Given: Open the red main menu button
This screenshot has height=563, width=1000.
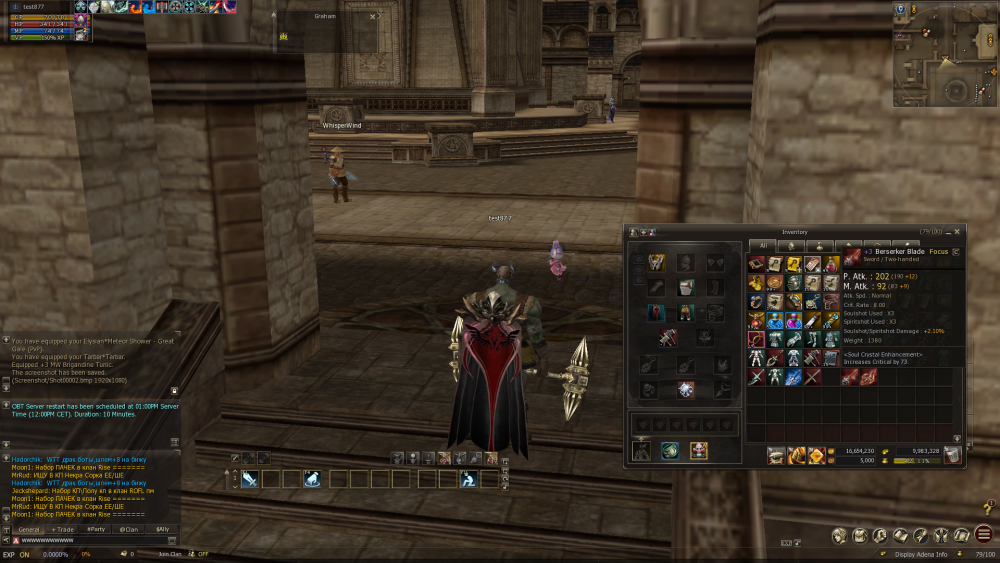Looking at the screenshot, I should tap(984, 535).
